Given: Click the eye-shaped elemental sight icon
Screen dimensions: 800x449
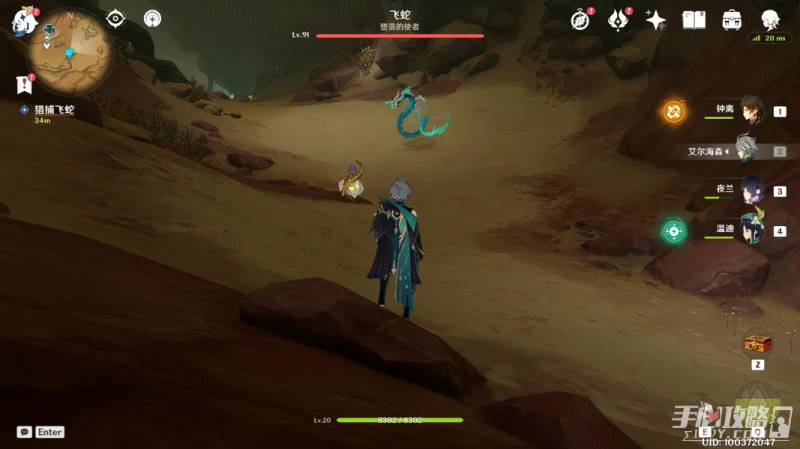Looking at the screenshot, I should point(116,18).
